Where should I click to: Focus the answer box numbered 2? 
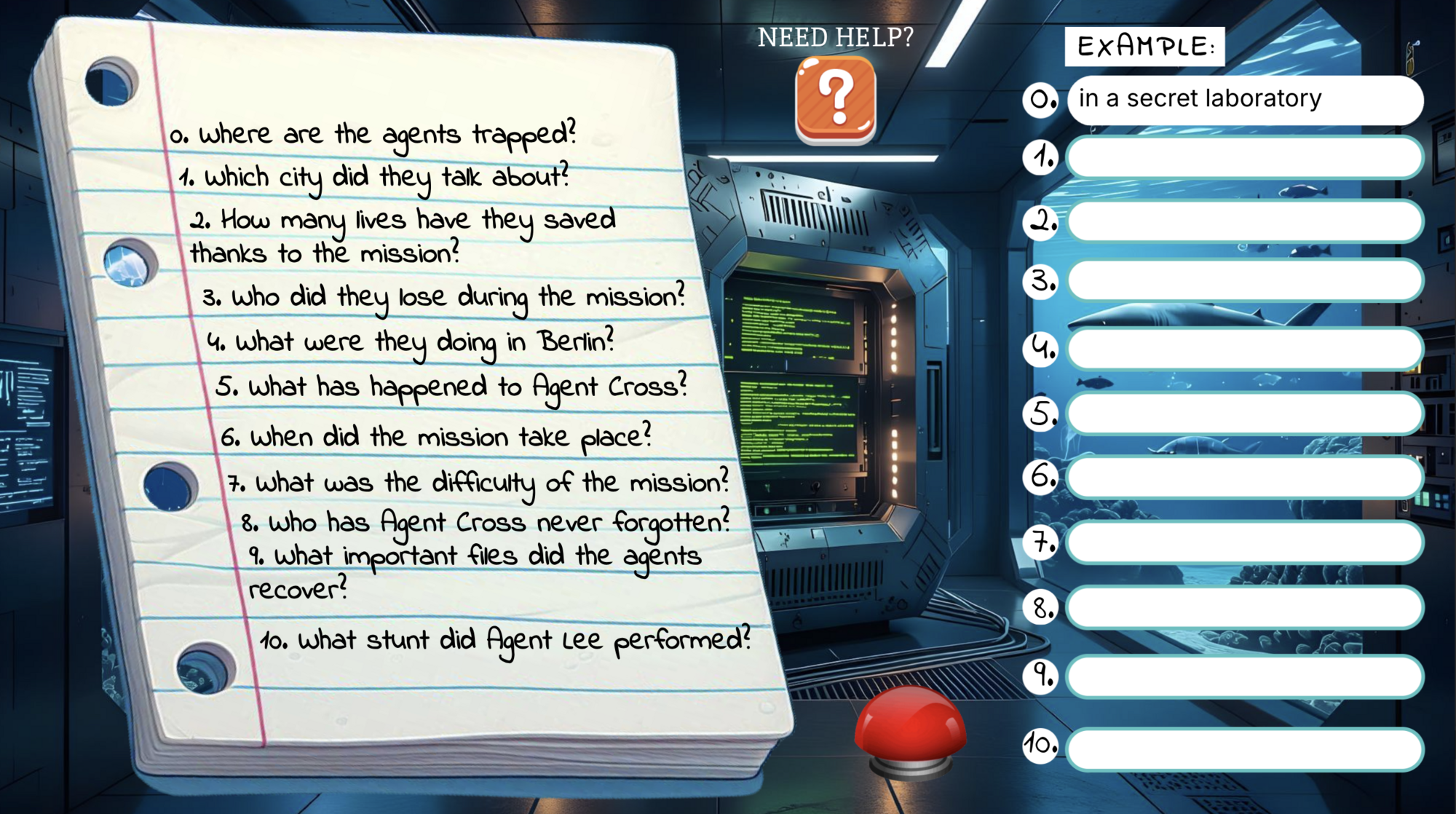pyautogui.click(x=1244, y=221)
